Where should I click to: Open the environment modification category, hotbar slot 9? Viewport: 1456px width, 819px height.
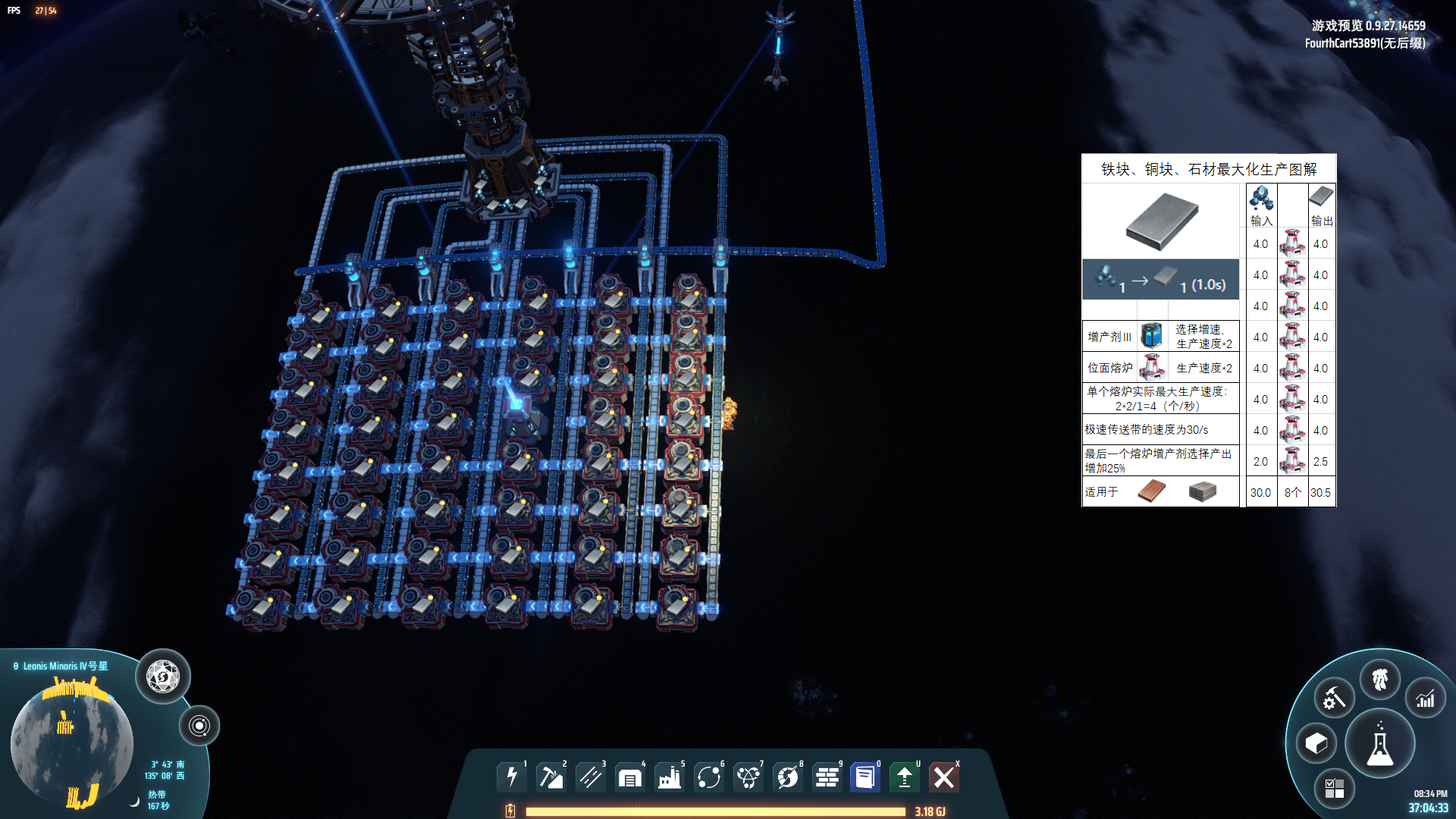[x=827, y=777]
